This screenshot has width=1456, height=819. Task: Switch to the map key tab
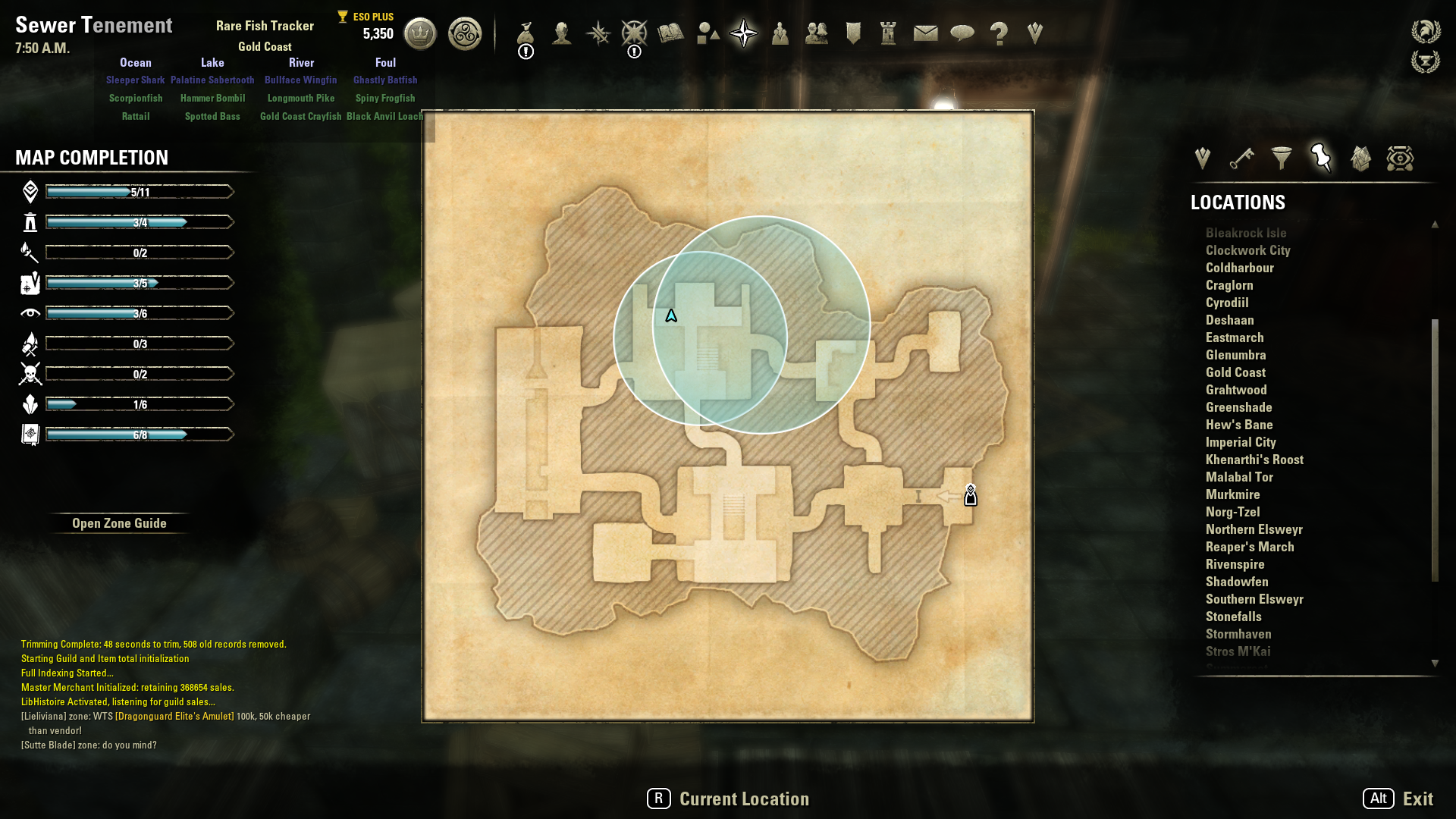(x=1241, y=158)
